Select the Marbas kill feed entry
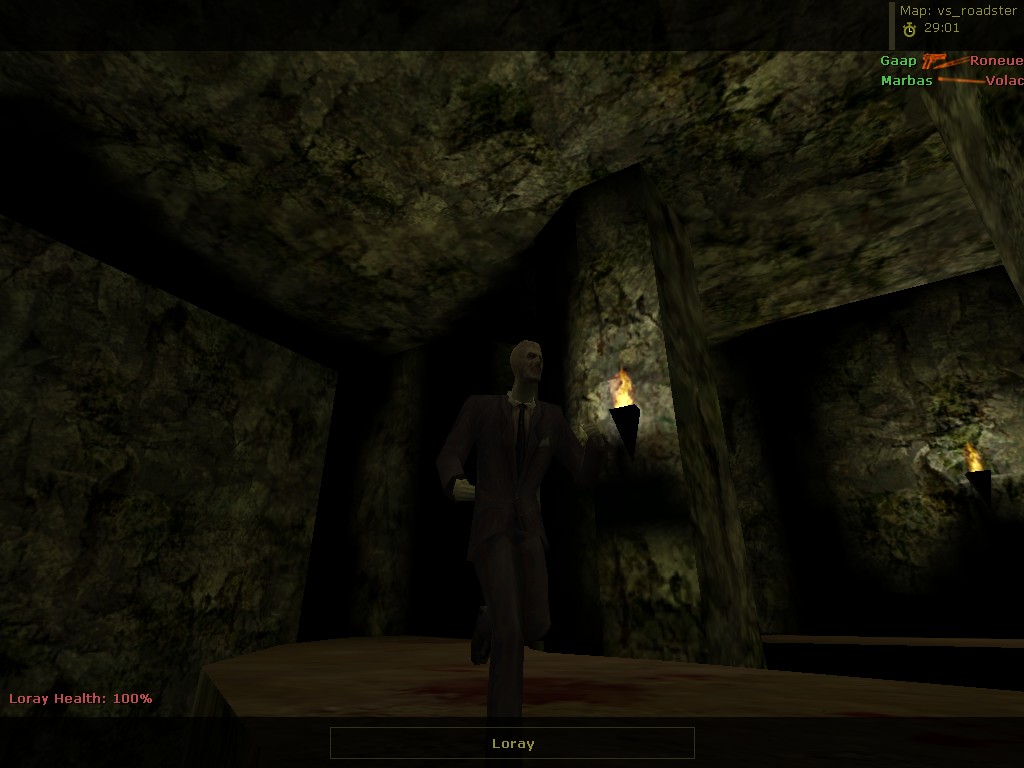Screen dimensions: 1024x768 906,81
